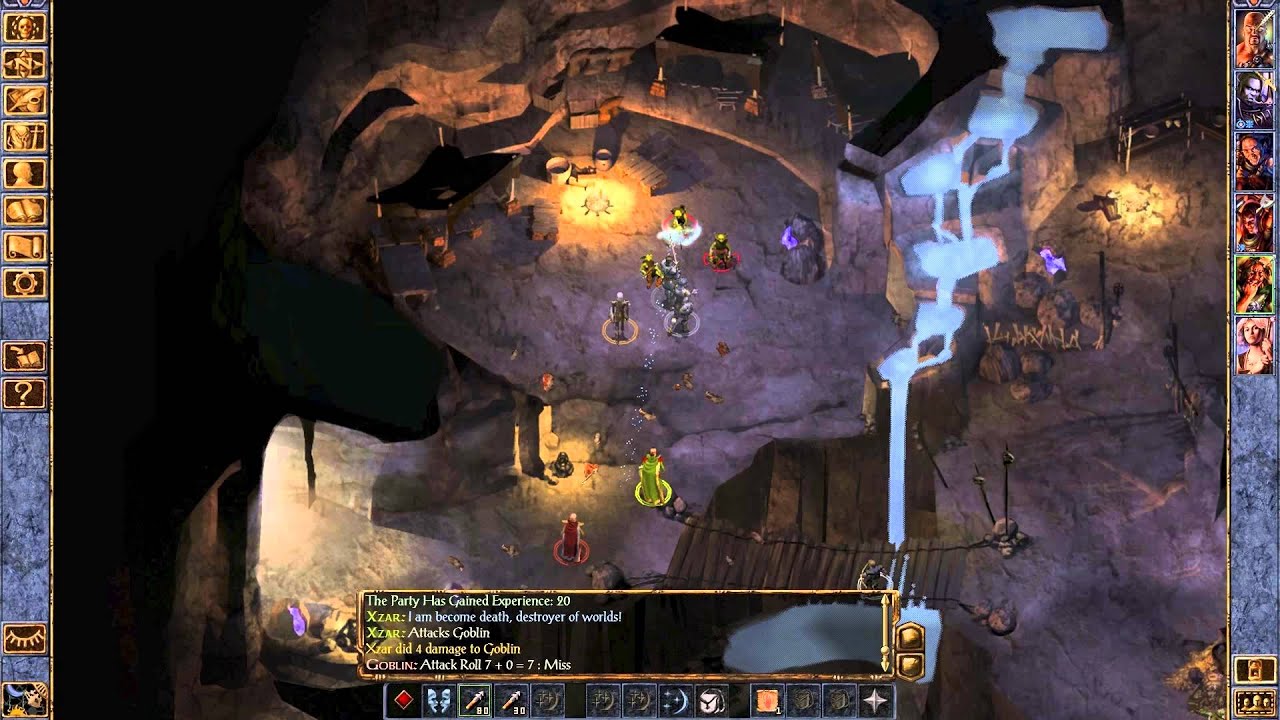Click the message log scroll slider
The width and height of the screenshot is (1280, 720).
885,649
